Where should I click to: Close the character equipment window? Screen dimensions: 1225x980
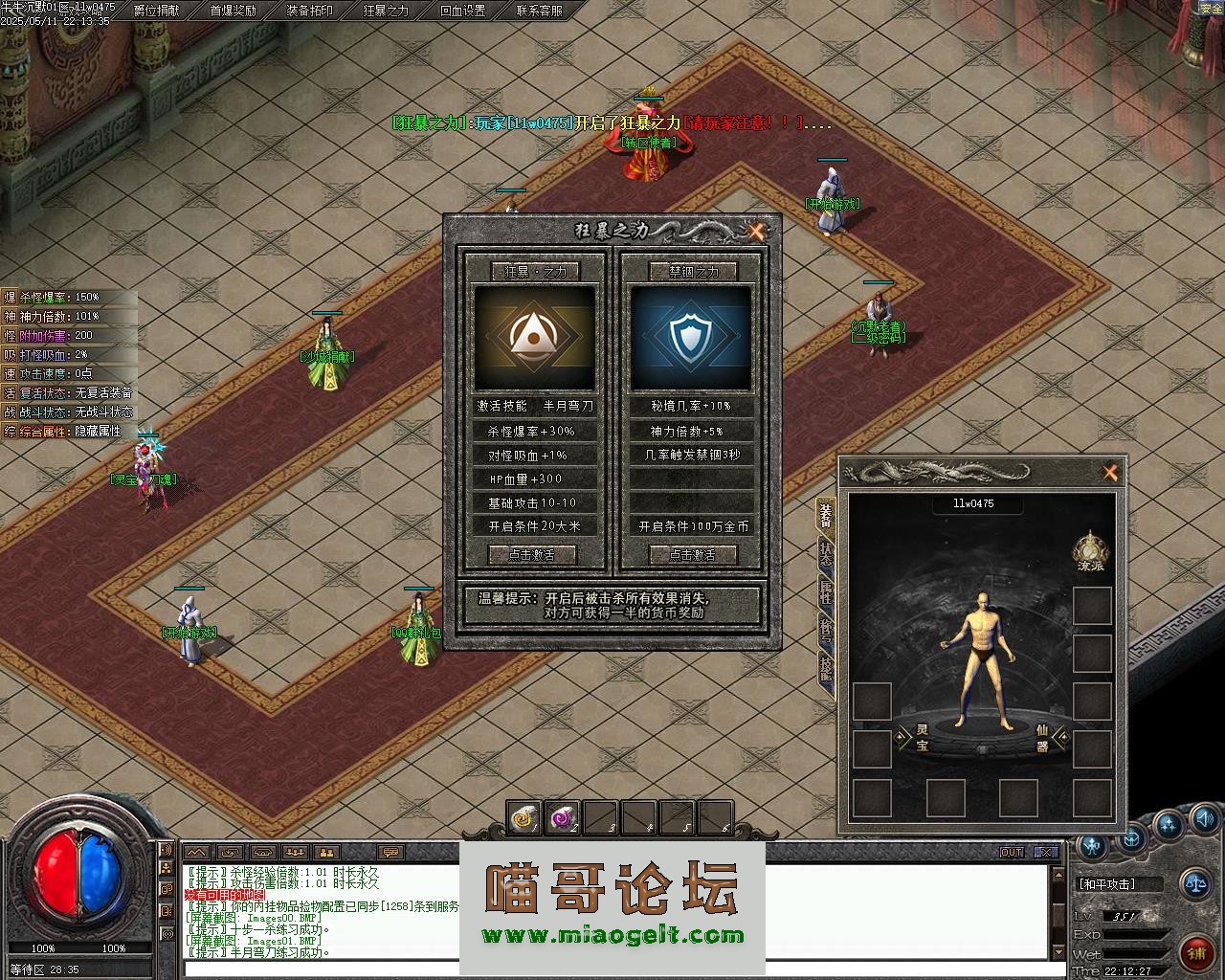(x=1110, y=472)
